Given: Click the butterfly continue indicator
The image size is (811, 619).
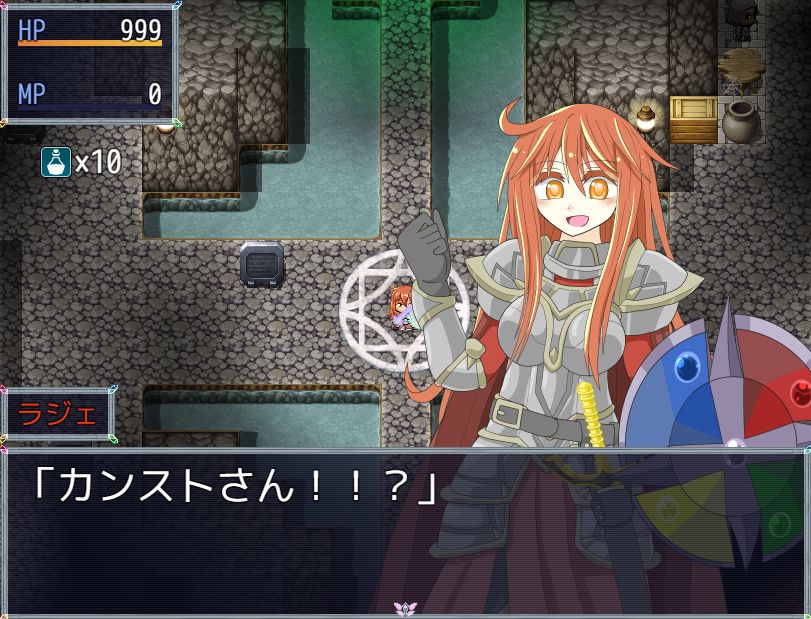Looking at the screenshot, I should pyautogui.click(x=405, y=607).
